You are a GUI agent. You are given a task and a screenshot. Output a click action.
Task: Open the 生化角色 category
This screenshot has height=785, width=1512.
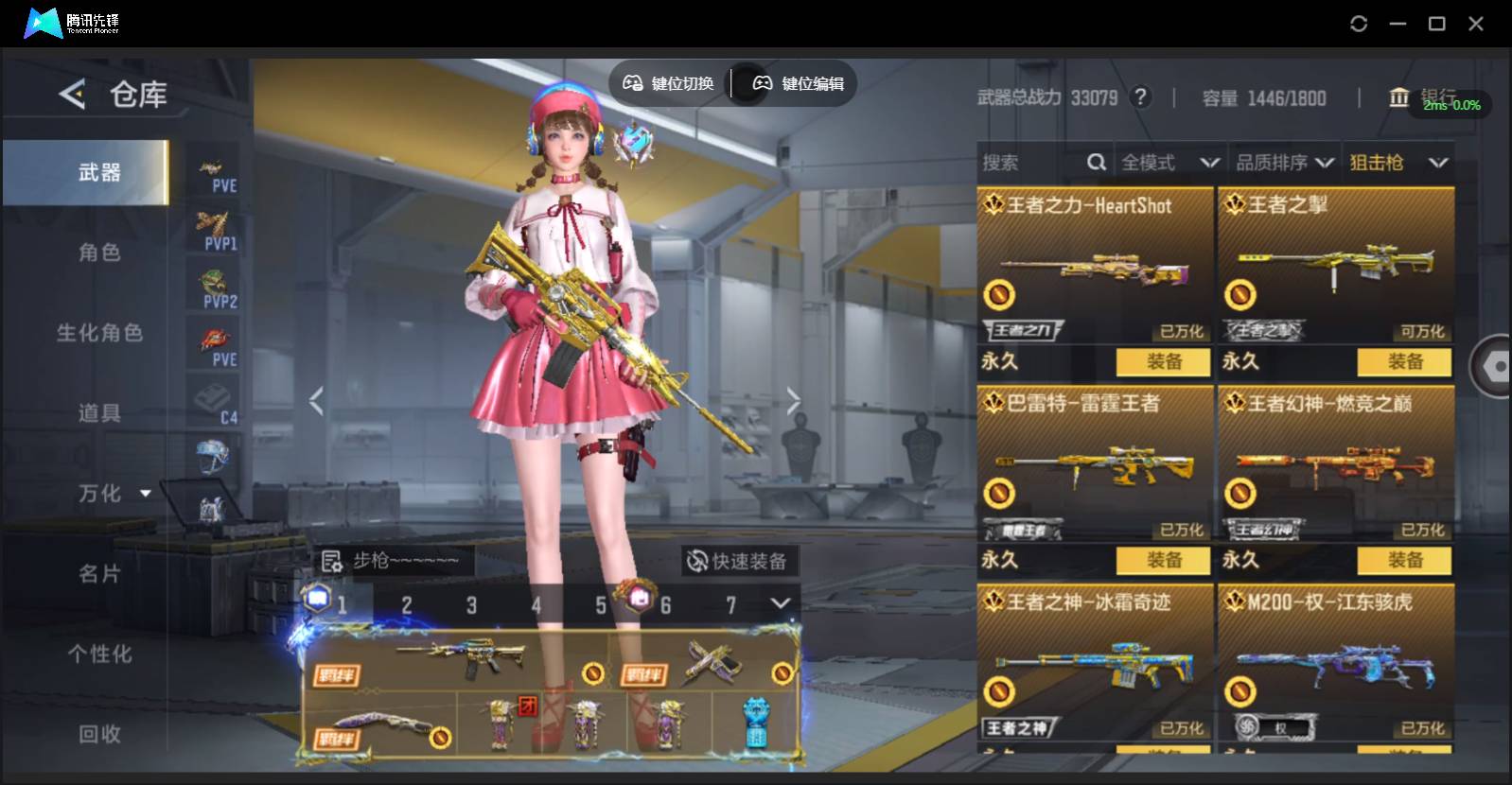tap(99, 333)
